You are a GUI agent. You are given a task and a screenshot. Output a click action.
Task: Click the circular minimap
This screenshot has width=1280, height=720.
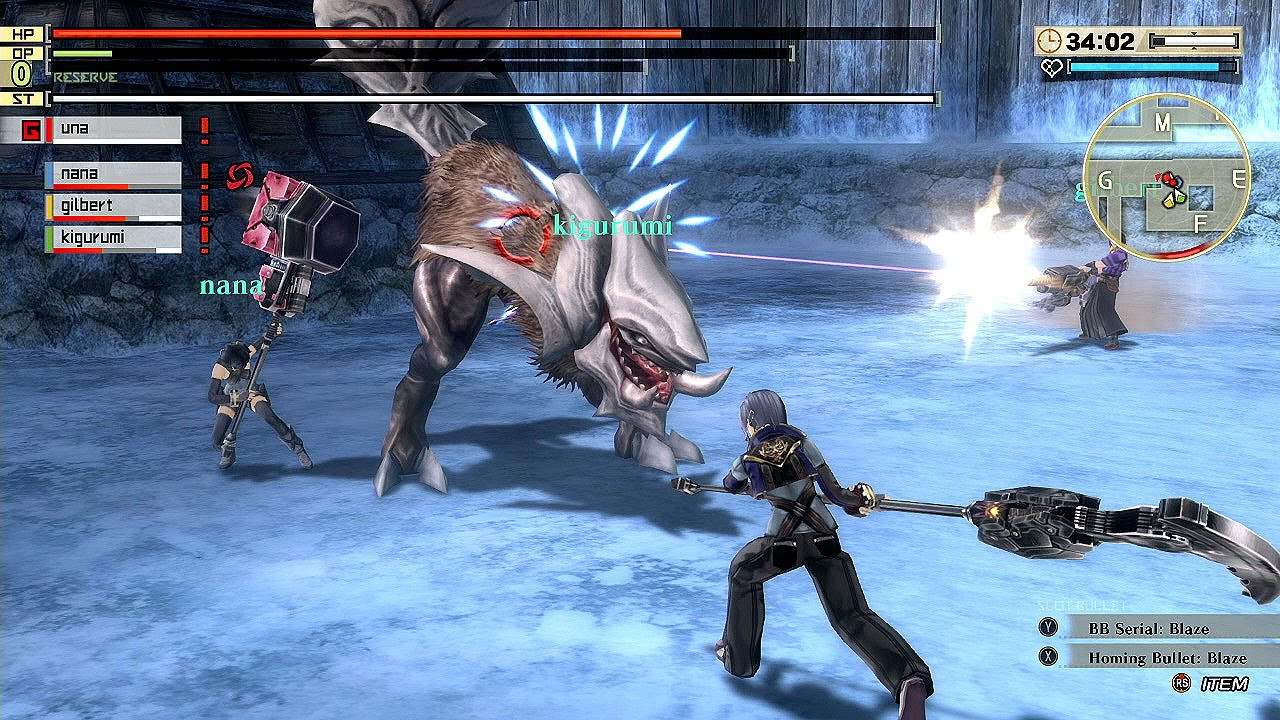pos(1166,178)
